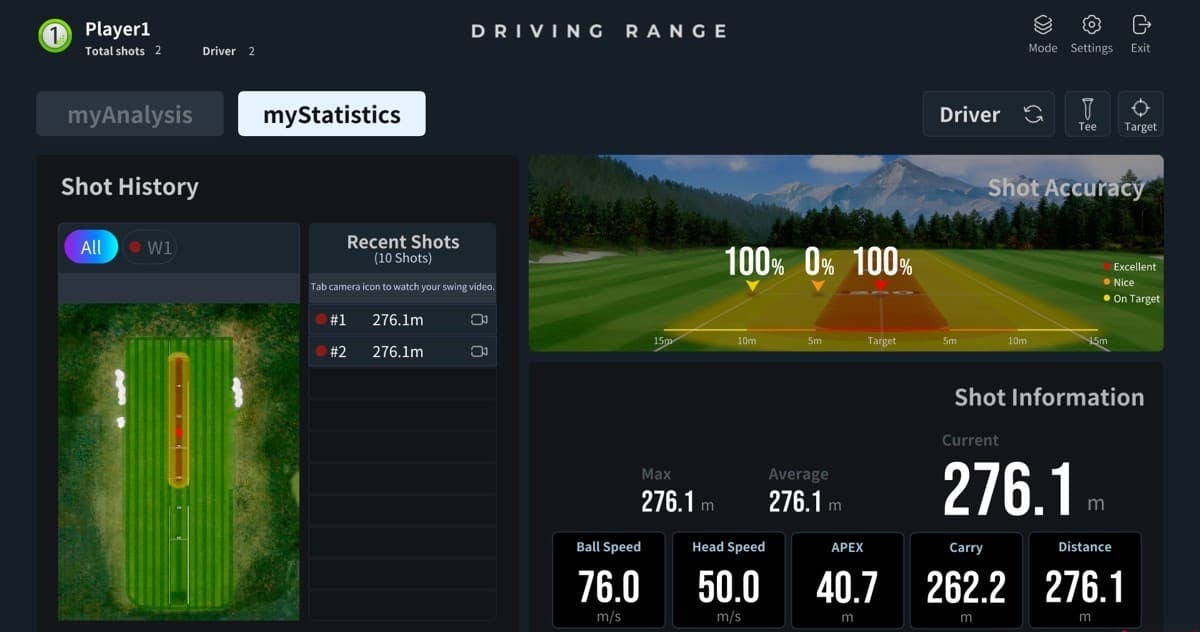Screen dimensions: 1200x632
Task: Watch swing video for shot #2
Action: pyautogui.click(x=479, y=352)
